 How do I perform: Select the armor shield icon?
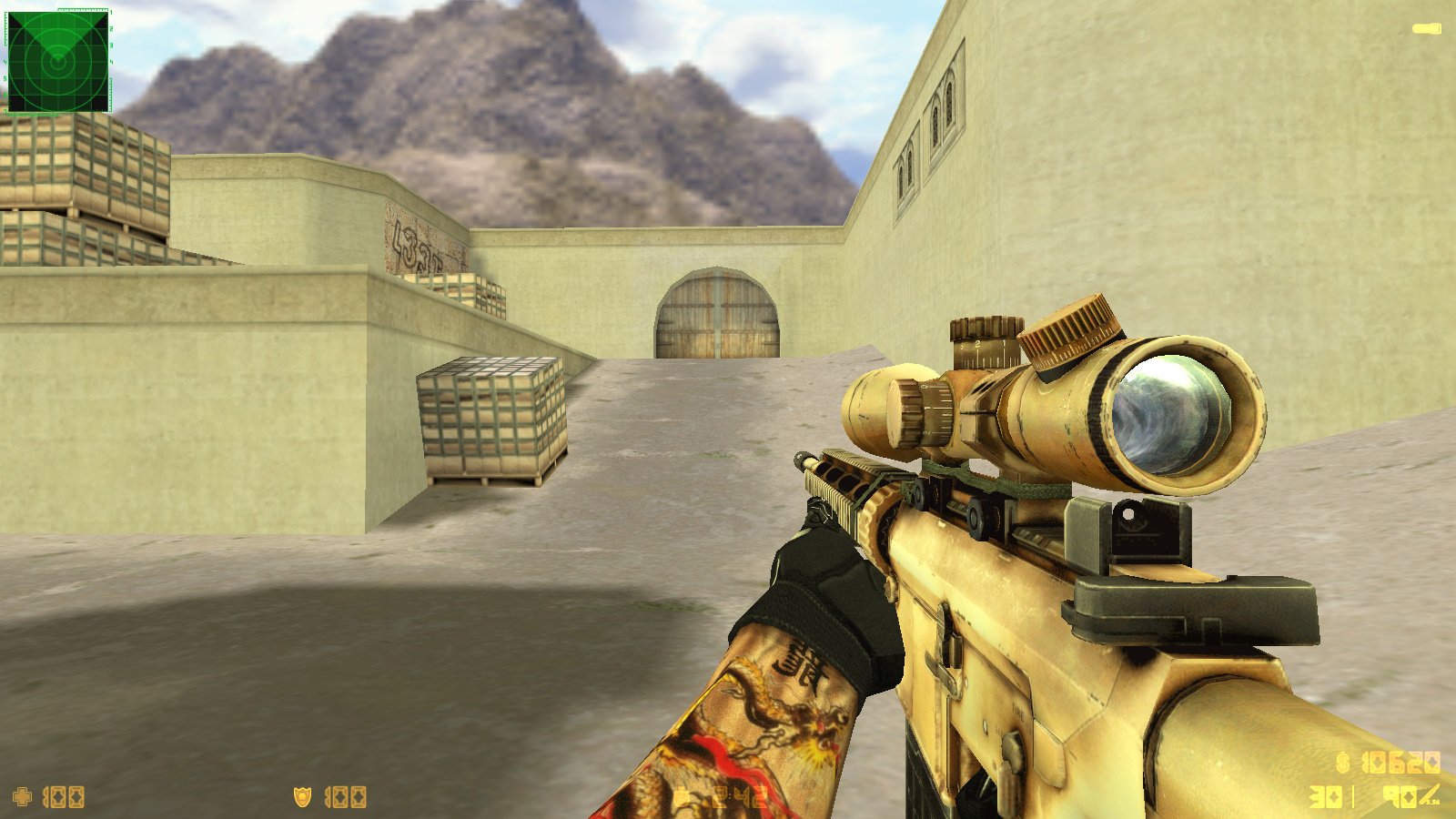[x=302, y=797]
